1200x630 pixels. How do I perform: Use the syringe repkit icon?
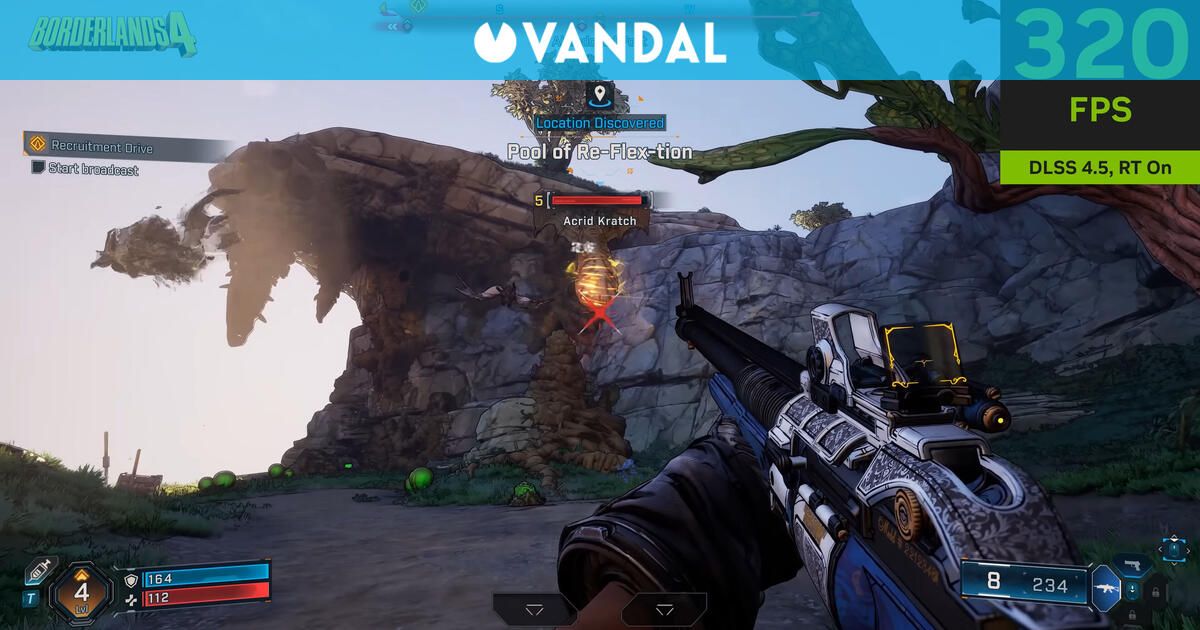point(41,570)
